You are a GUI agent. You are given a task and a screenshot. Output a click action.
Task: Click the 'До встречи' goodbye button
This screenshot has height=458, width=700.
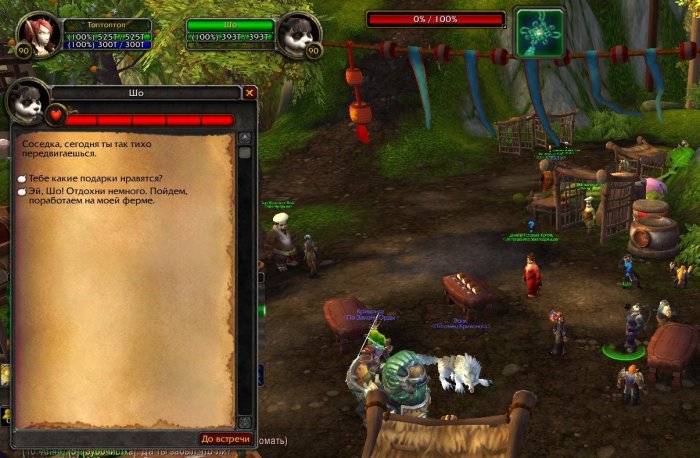[222, 438]
